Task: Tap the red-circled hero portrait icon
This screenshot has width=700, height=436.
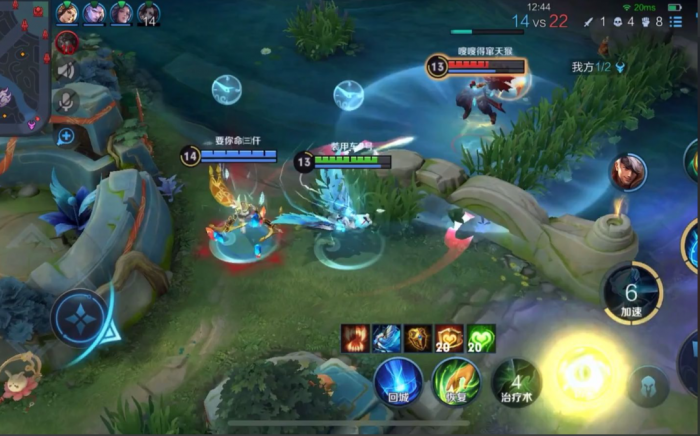Action: [x=67, y=42]
